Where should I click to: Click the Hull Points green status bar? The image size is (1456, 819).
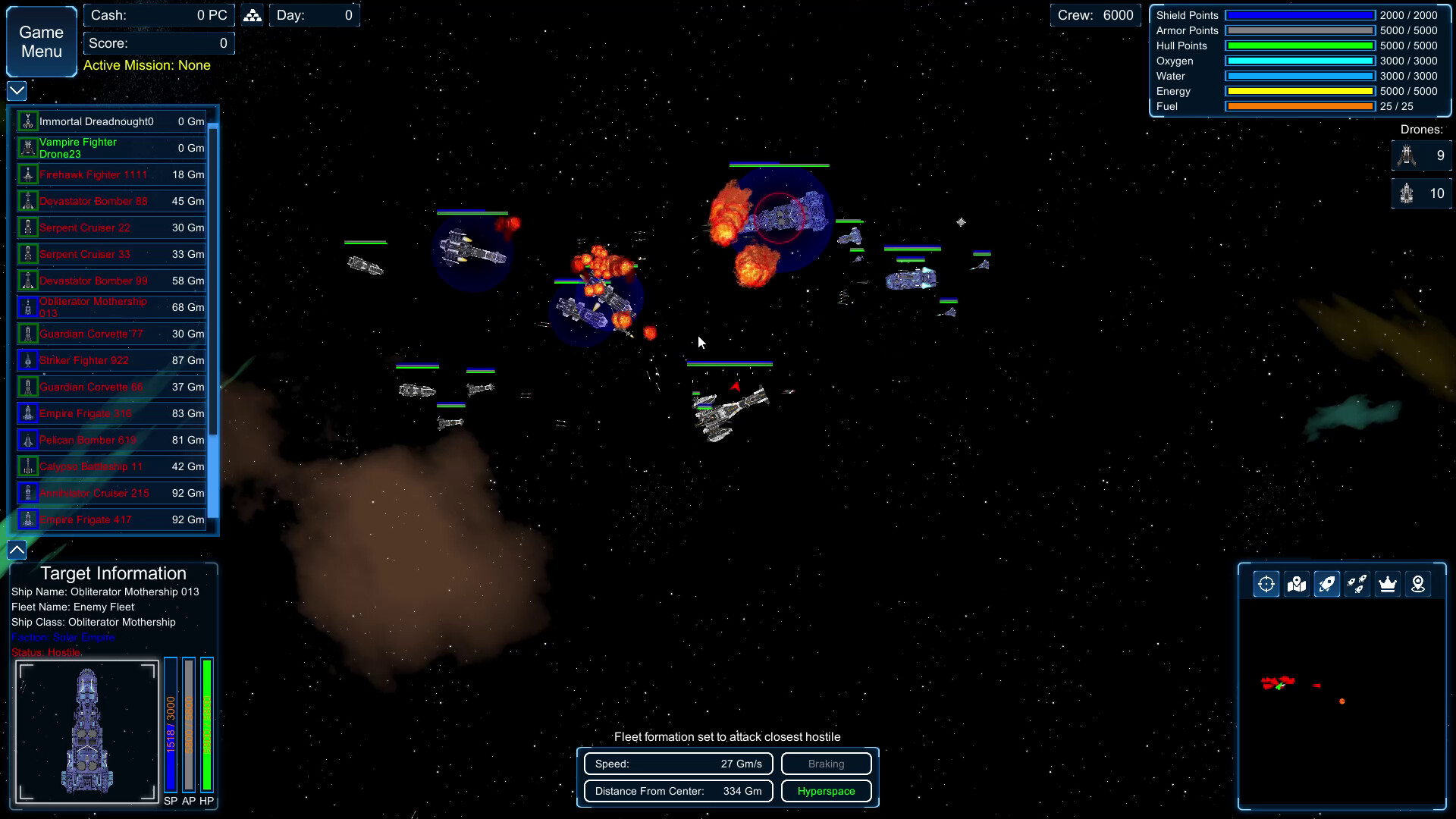pos(1299,45)
